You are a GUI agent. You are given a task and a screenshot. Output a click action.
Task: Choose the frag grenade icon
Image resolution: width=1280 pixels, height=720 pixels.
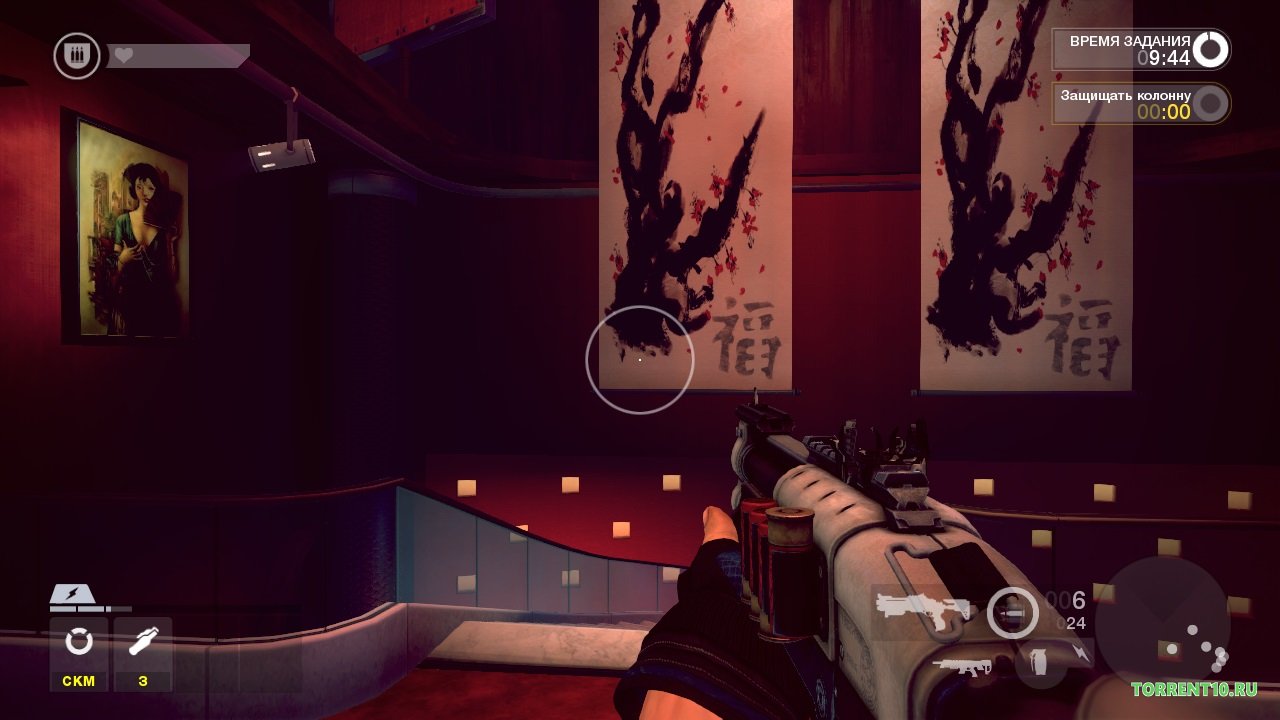pos(1040,663)
